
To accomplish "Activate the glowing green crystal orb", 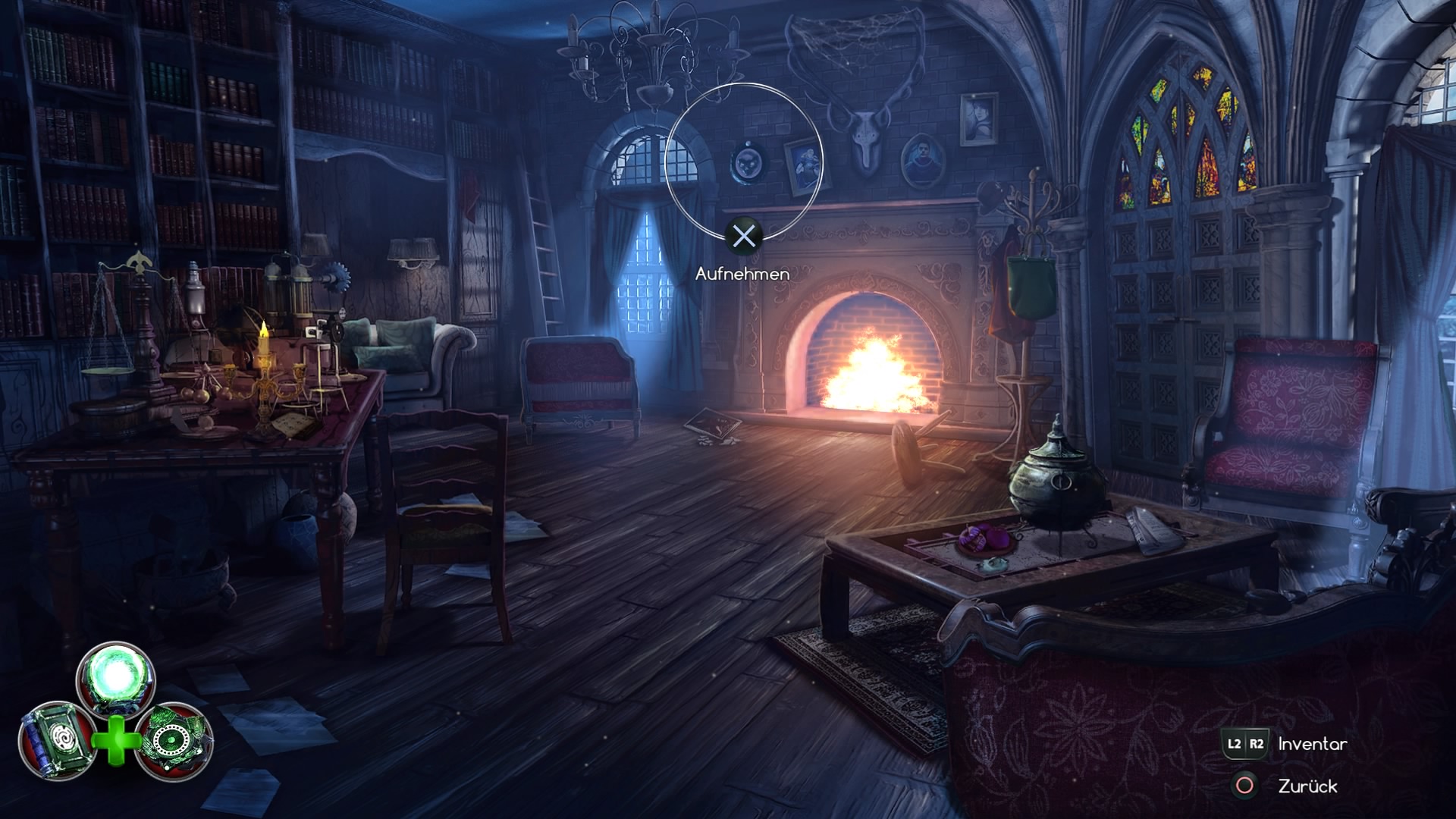I will [x=116, y=677].
